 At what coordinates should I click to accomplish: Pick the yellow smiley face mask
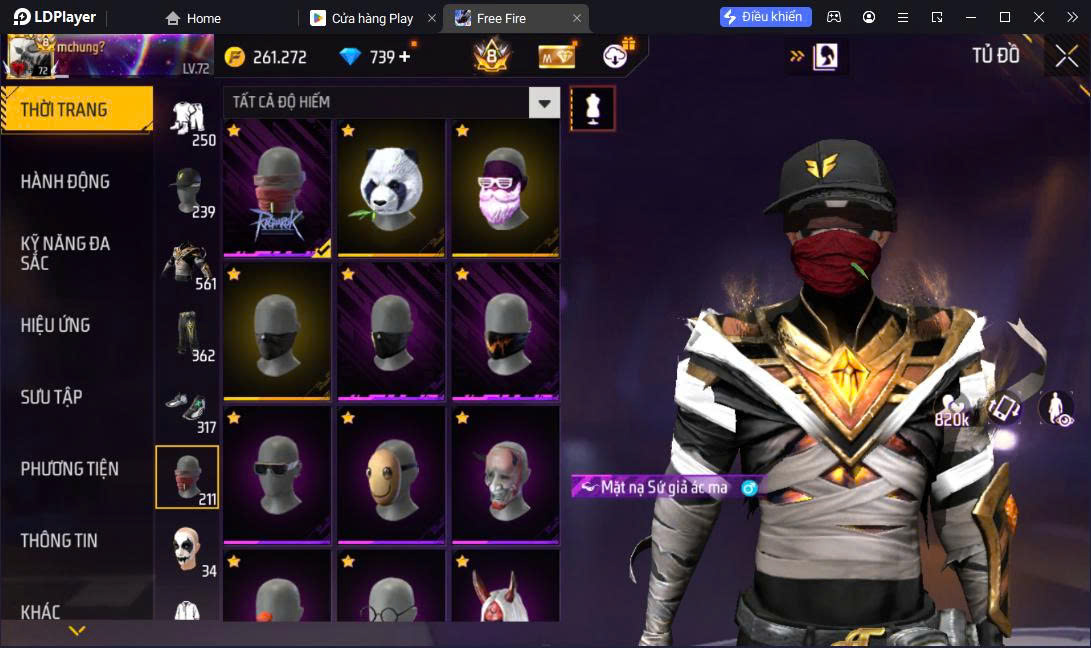pyautogui.click(x=391, y=474)
